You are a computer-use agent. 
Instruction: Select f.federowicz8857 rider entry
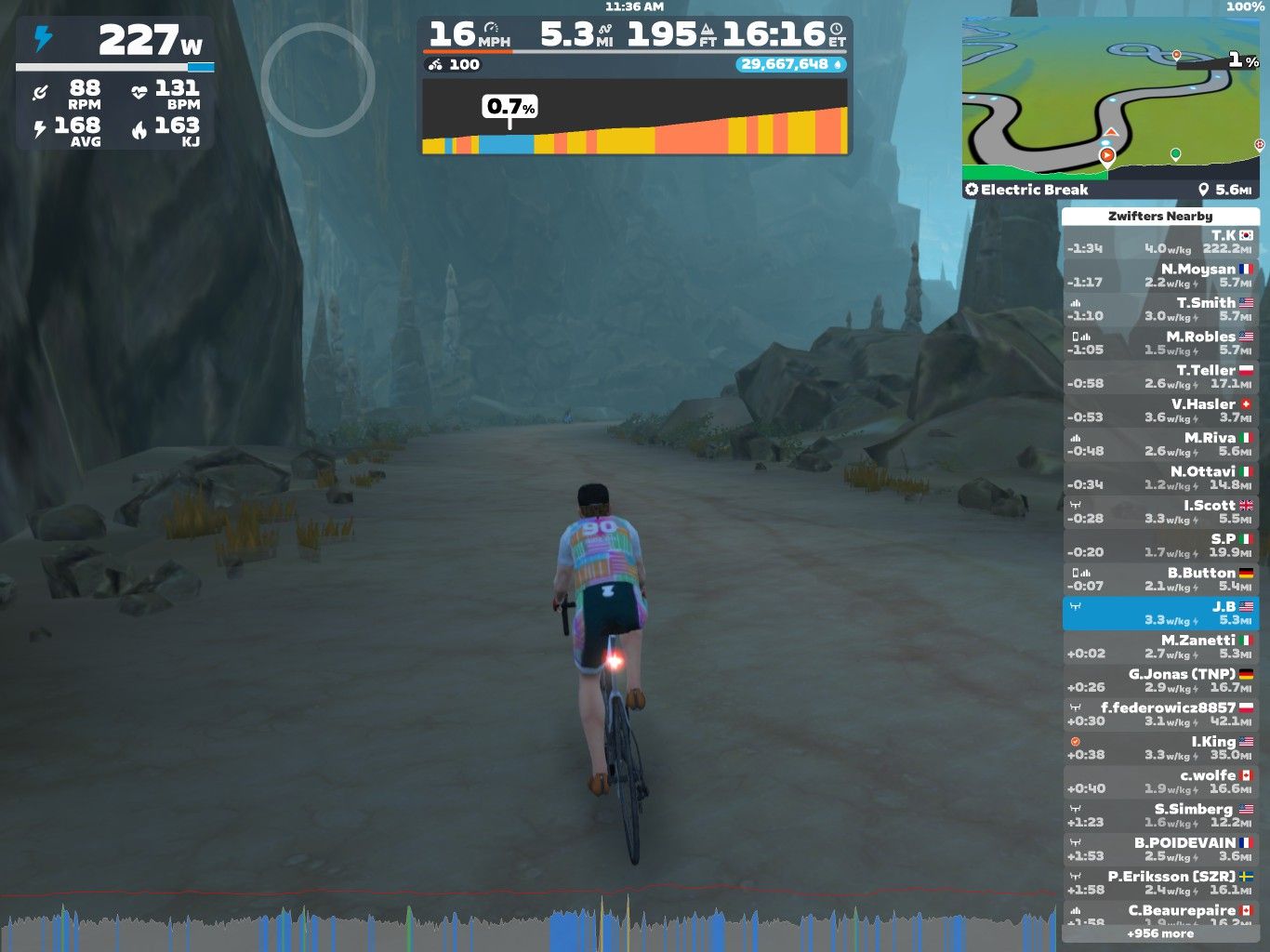tap(1160, 714)
